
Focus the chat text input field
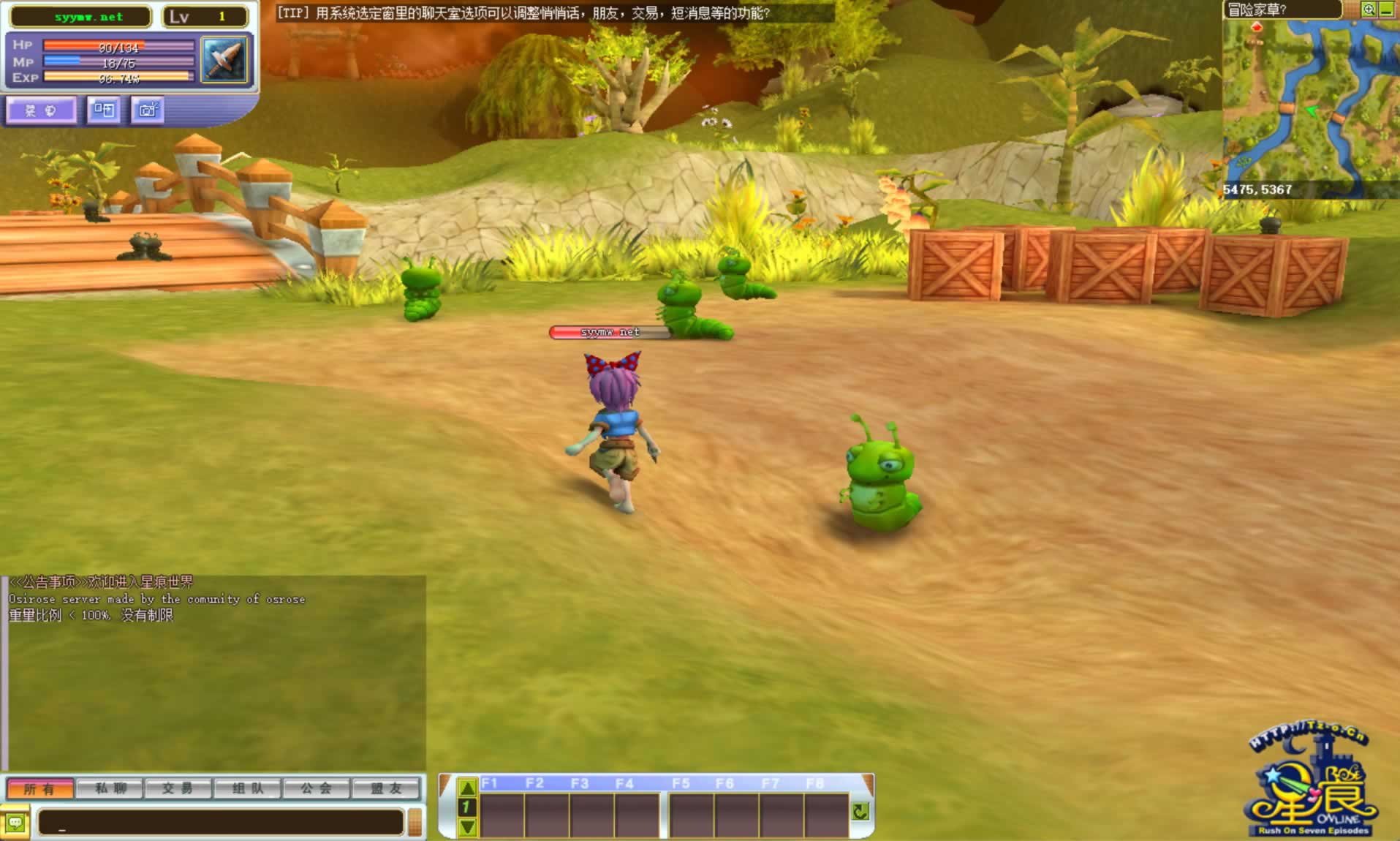pos(221,823)
